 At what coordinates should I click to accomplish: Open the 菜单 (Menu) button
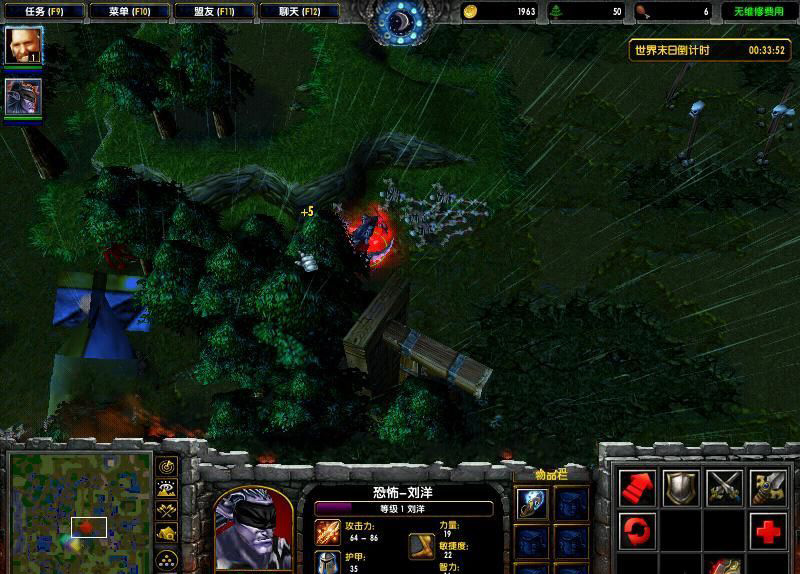coord(127,12)
